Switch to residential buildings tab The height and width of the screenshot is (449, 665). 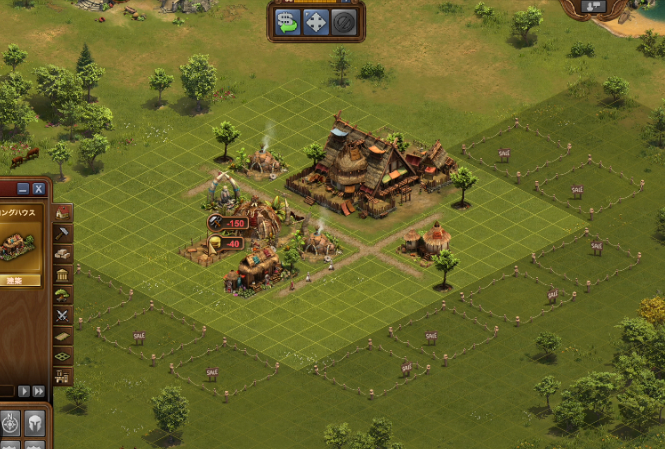[63, 213]
